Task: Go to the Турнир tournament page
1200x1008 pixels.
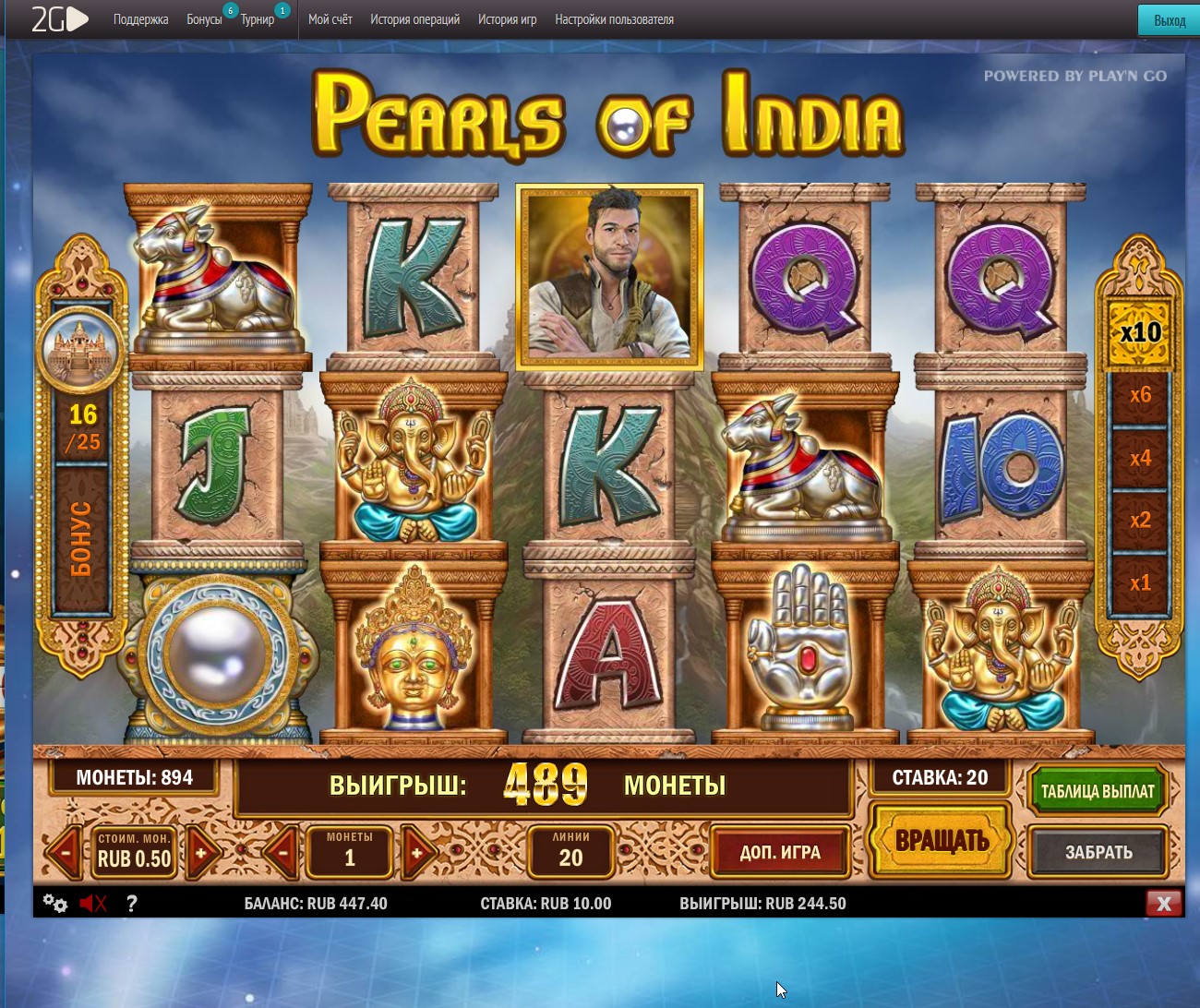Action: [x=258, y=19]
